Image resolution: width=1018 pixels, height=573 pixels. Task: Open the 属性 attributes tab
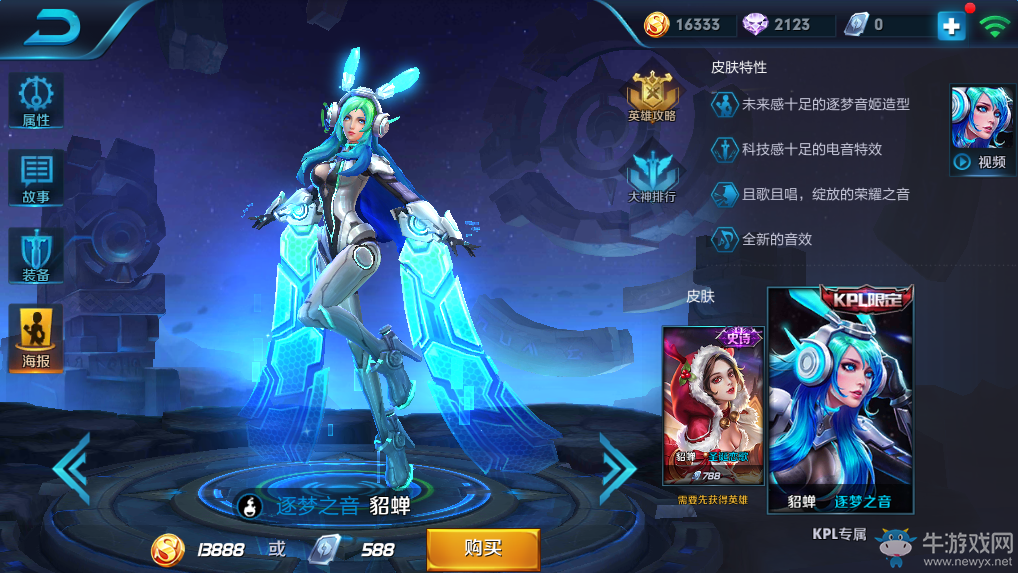click(36, 101)
